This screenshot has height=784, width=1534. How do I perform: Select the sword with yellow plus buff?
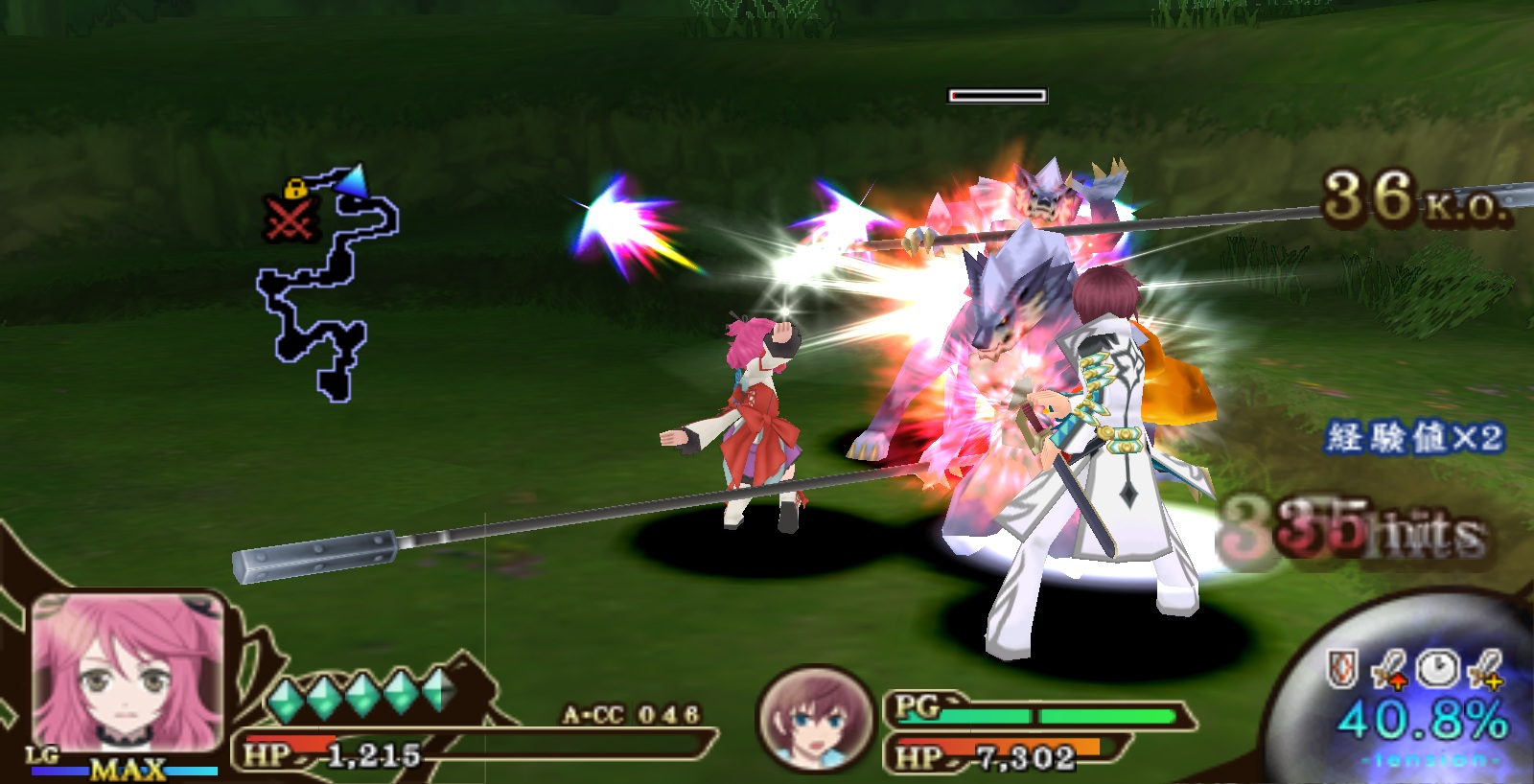click(x=1485, y=669)
